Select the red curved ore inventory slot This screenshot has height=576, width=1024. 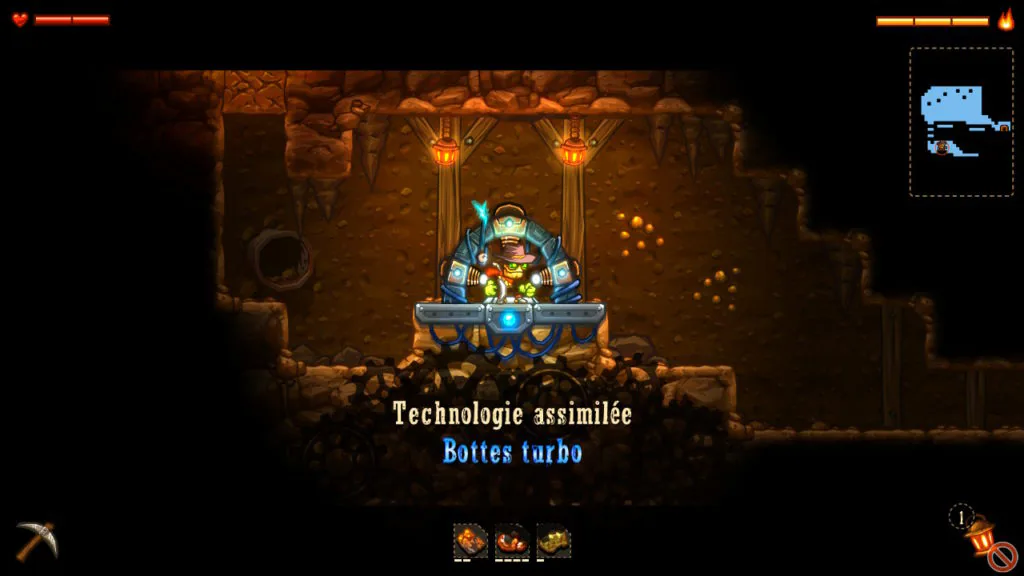[512, 540]
